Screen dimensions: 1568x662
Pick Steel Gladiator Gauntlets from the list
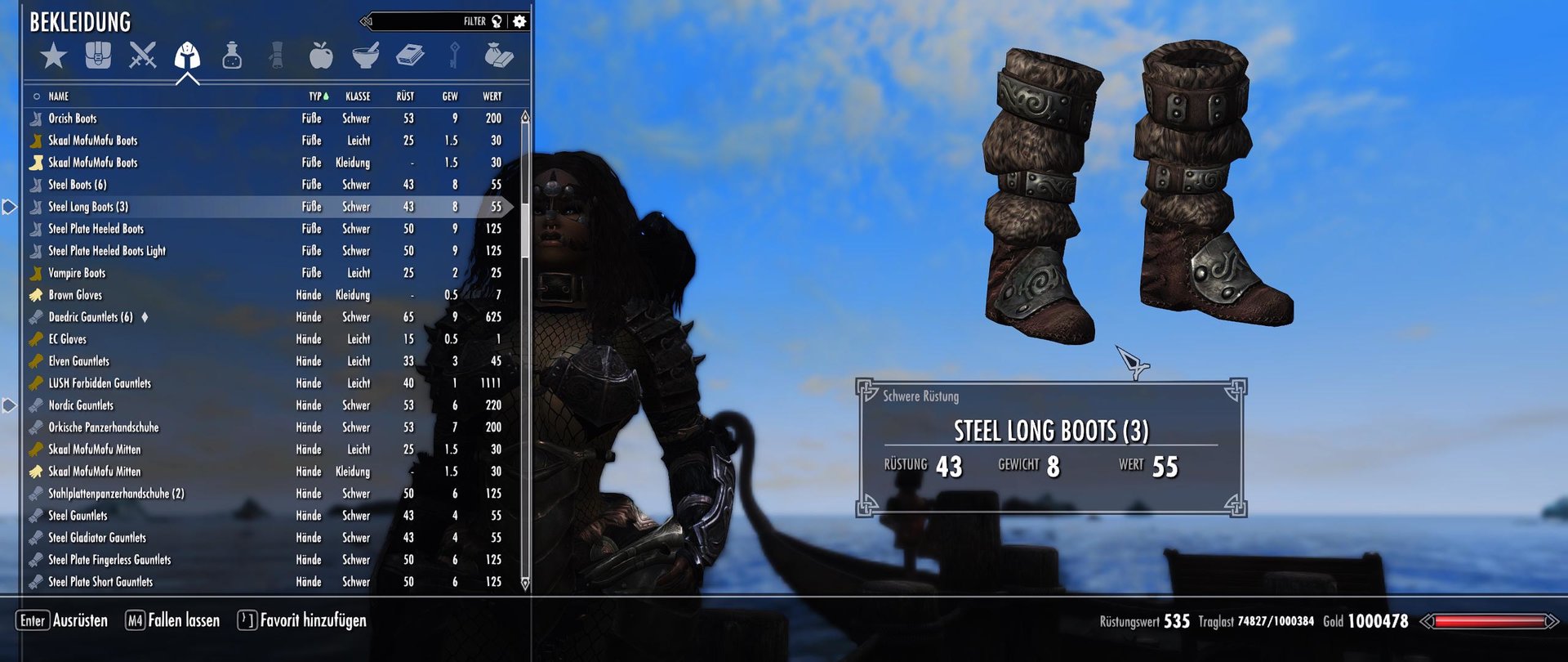click(97, 538)
